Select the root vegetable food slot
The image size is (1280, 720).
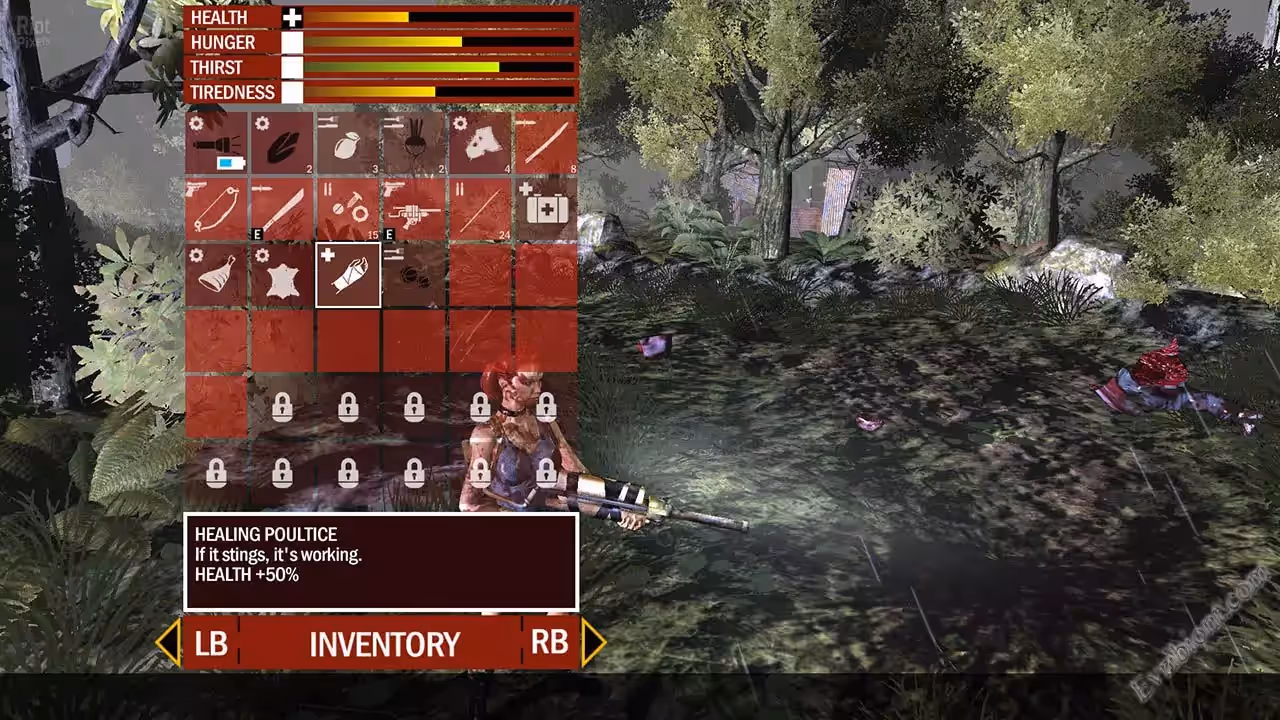[x=414, y=143]
